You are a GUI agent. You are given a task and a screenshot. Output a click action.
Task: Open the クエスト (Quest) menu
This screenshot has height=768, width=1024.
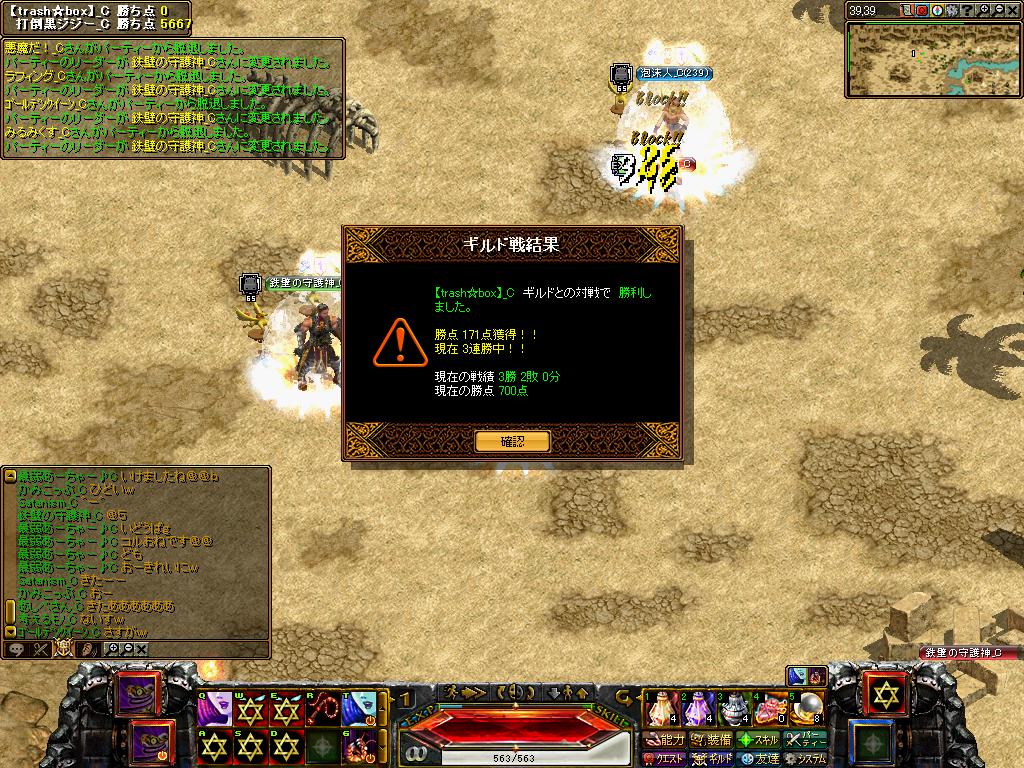point(665,759)
